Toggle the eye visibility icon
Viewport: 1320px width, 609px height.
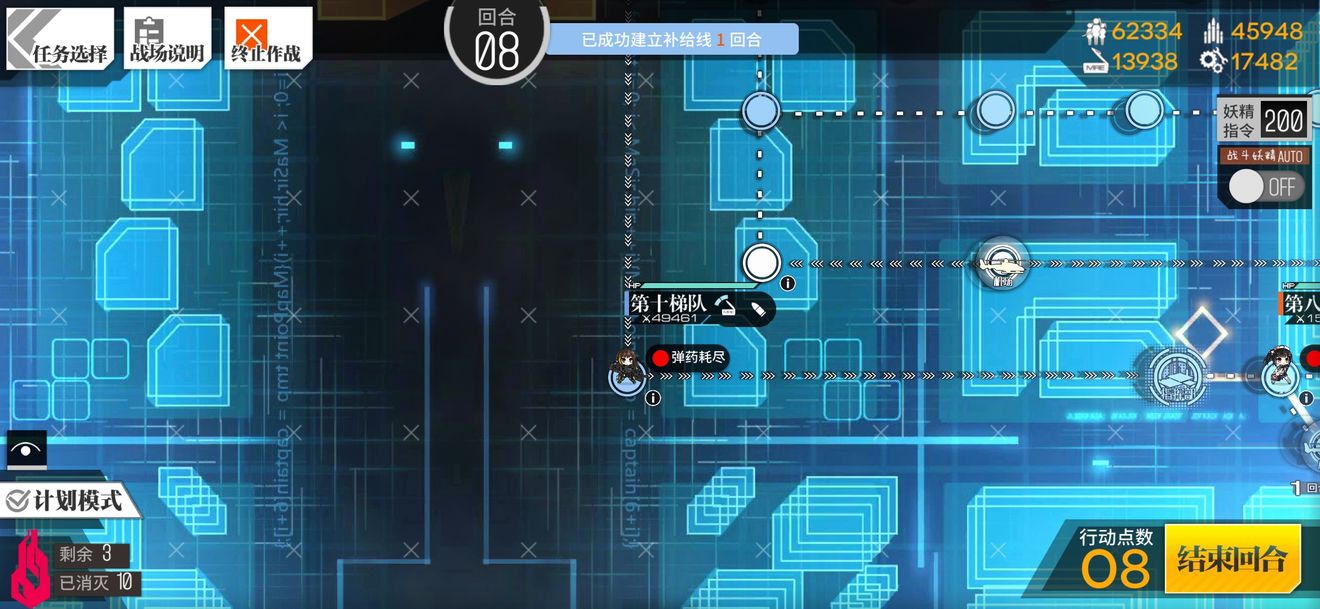point(26,450)
